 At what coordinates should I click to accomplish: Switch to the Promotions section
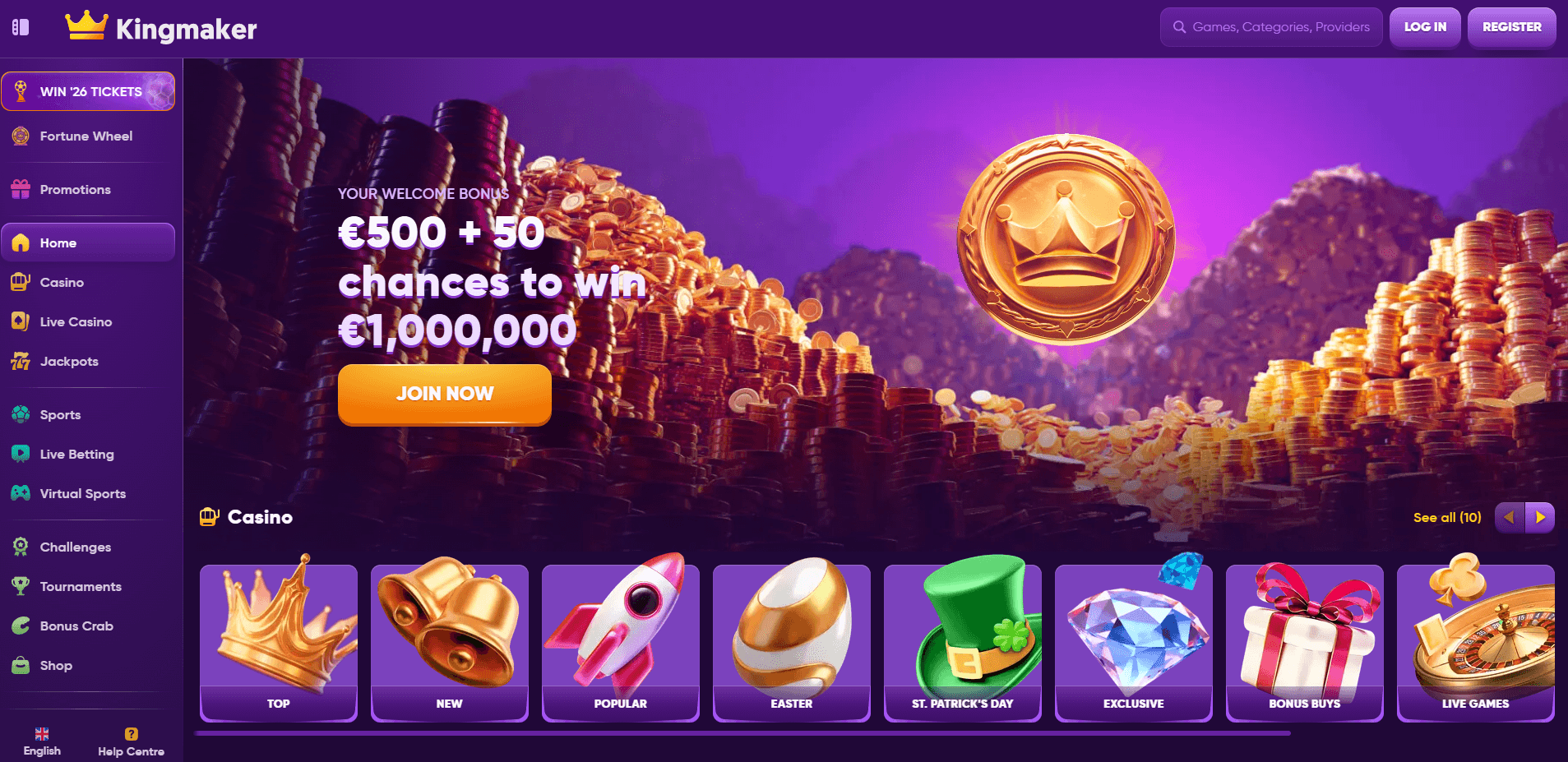(75, 189)
